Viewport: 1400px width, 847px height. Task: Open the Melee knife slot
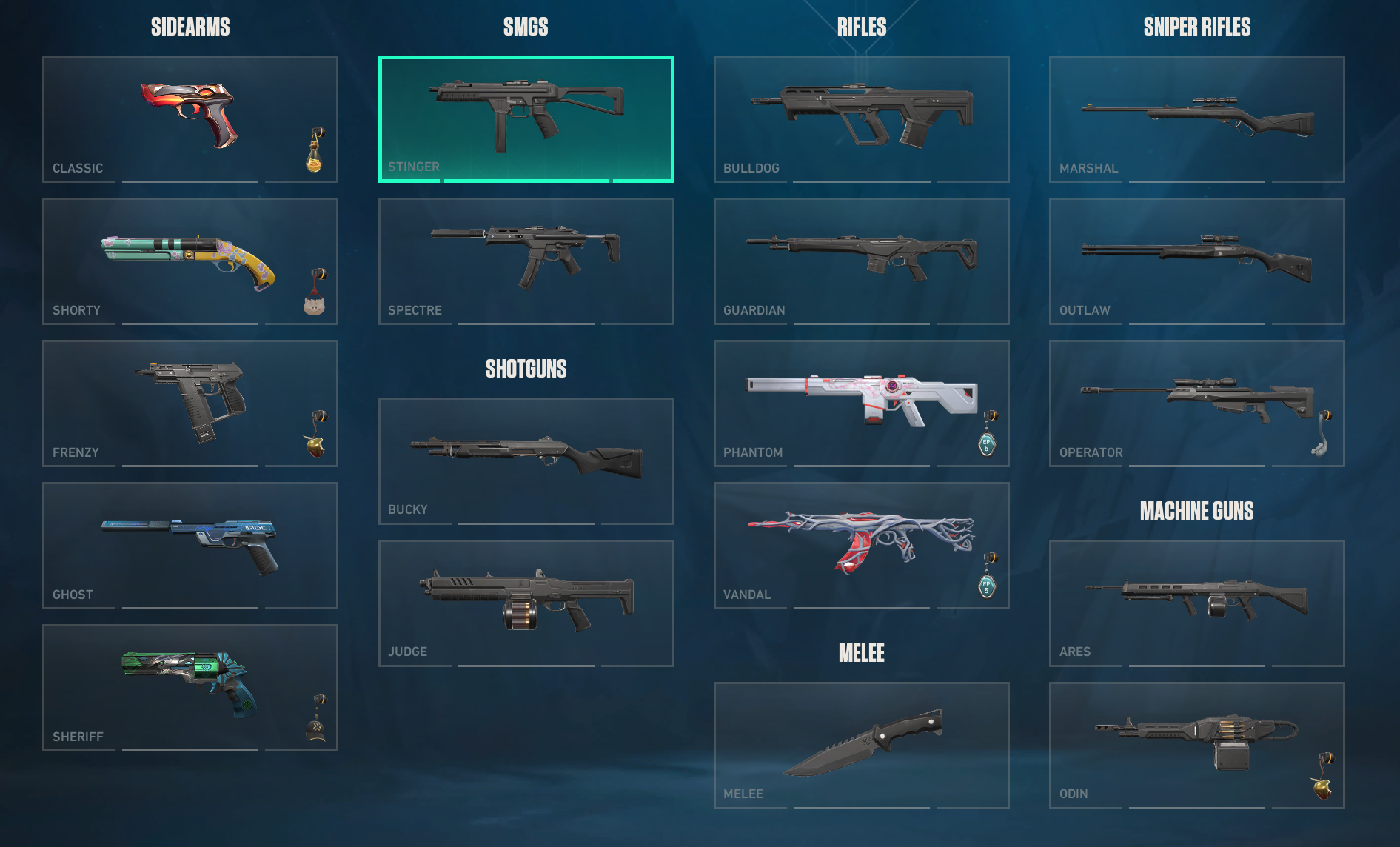point(861,745)
